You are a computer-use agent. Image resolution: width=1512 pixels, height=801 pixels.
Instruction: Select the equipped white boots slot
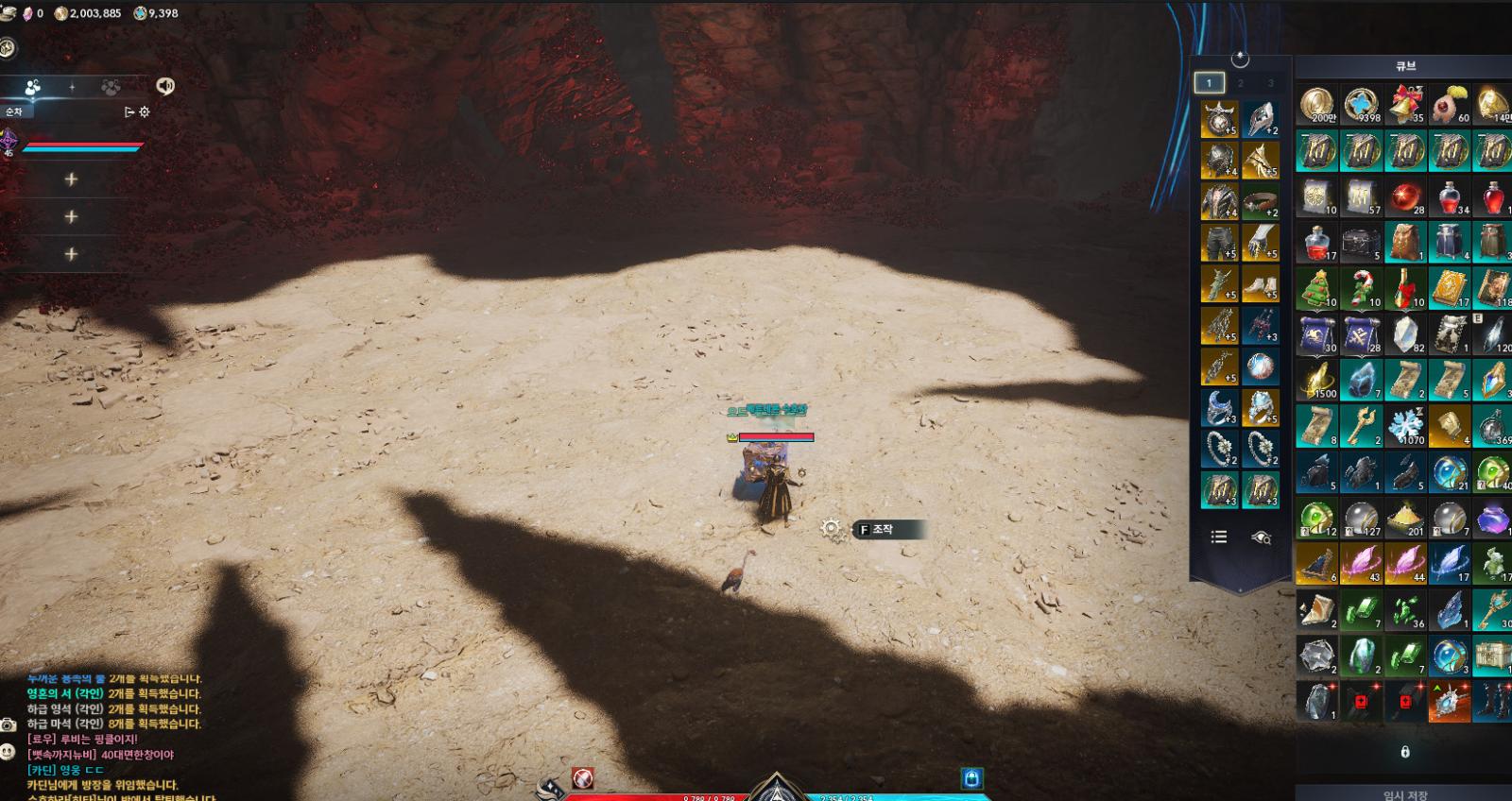1260,283
